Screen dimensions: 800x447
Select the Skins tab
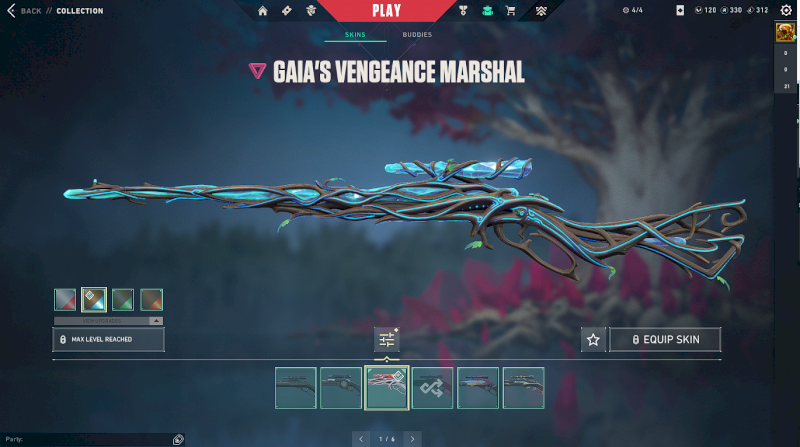coord(355,35)
